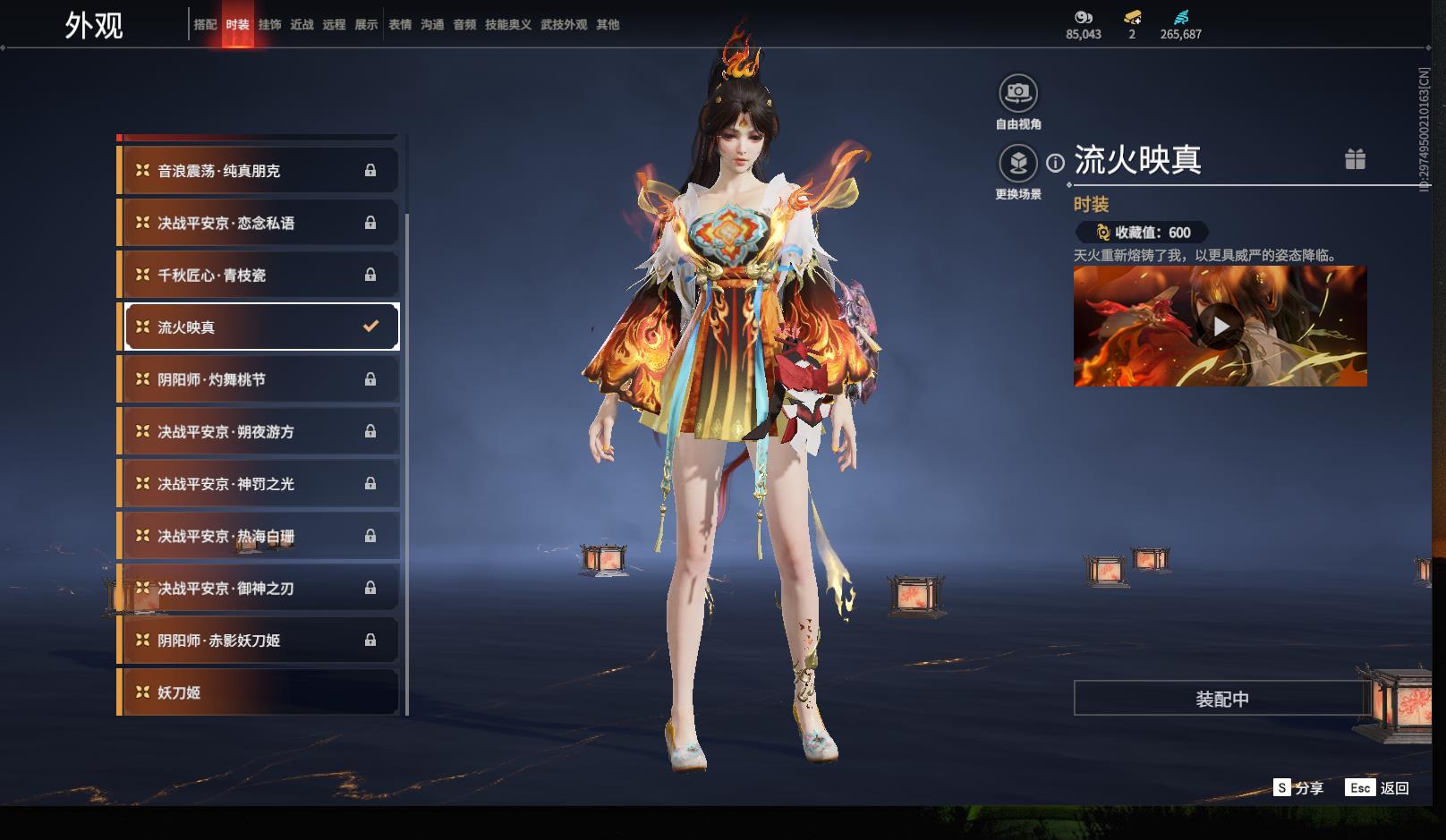Viewport: 1446px width, 840px height.
Task: Choose the 千秋匠心·青枝瓷 outfit
Action: (258, 276)
